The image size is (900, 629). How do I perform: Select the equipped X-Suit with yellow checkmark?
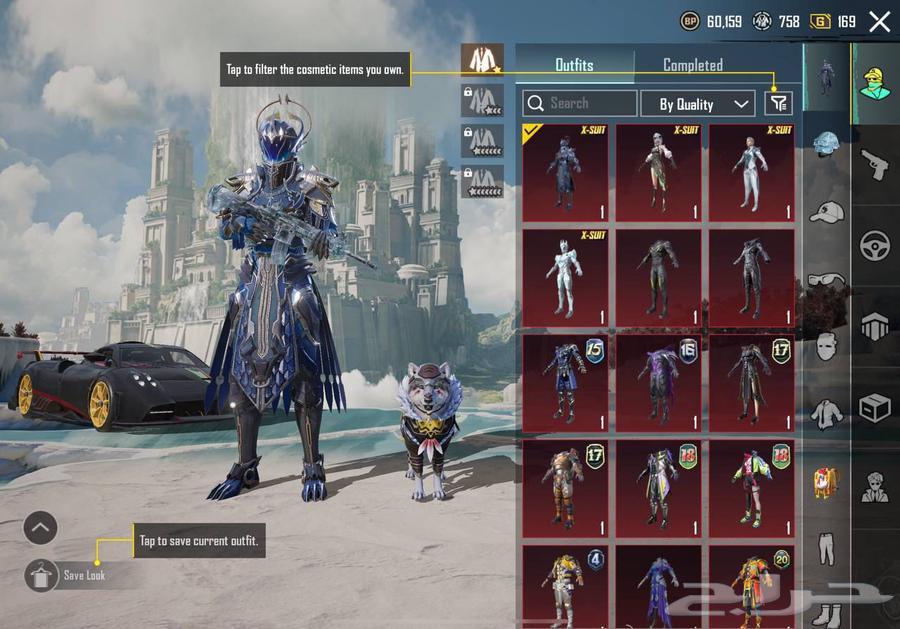tap(565, 173)
